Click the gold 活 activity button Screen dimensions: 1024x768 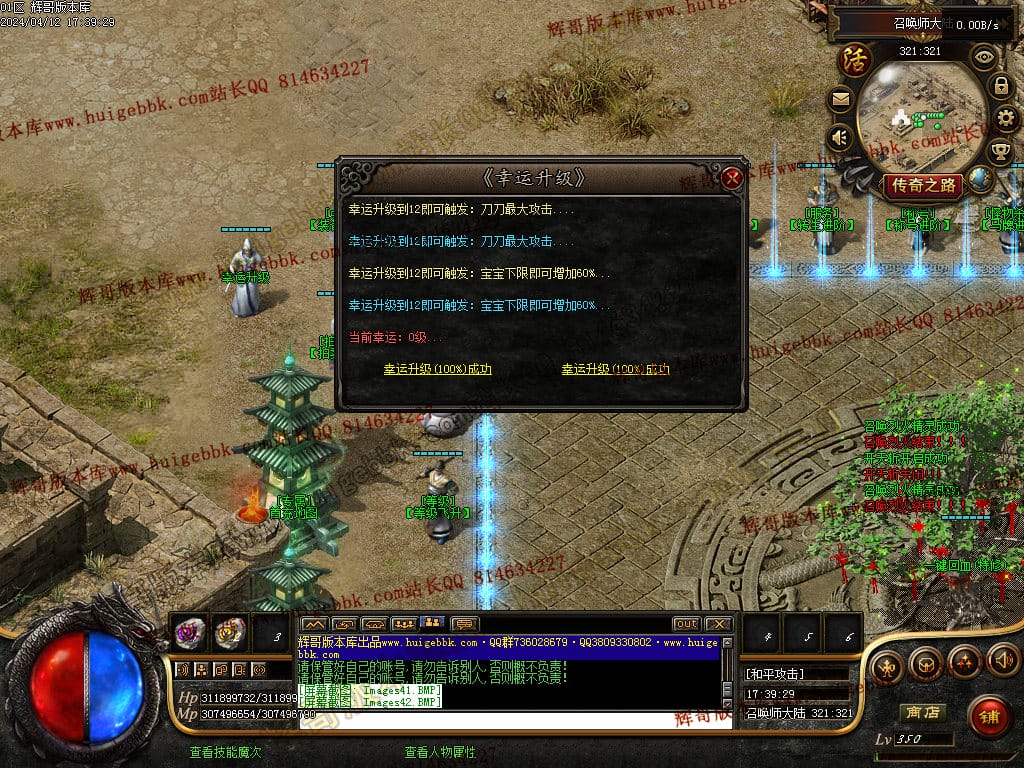pos(855,58)
